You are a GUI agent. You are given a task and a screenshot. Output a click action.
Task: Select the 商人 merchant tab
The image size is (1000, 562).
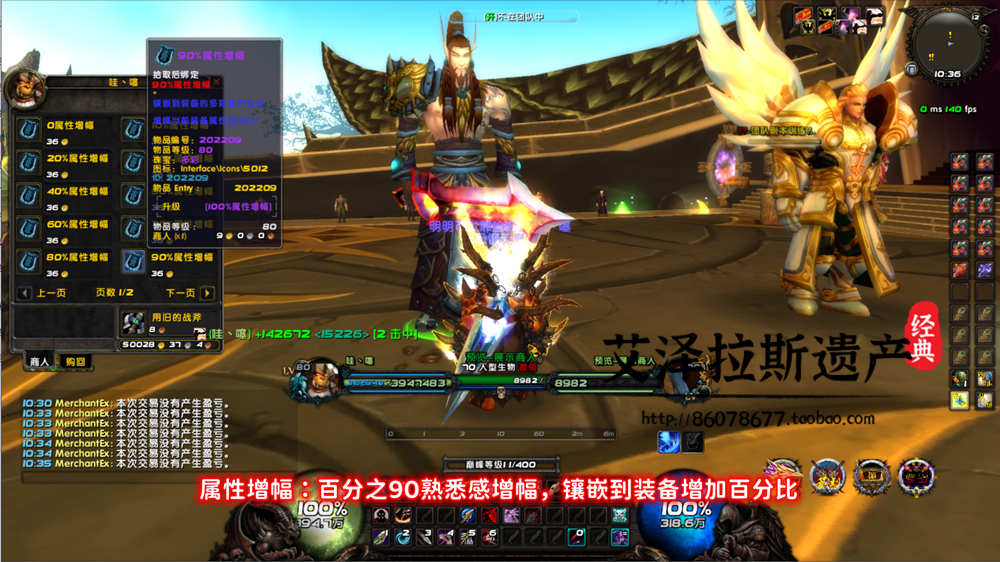click(x=40, y=361)
